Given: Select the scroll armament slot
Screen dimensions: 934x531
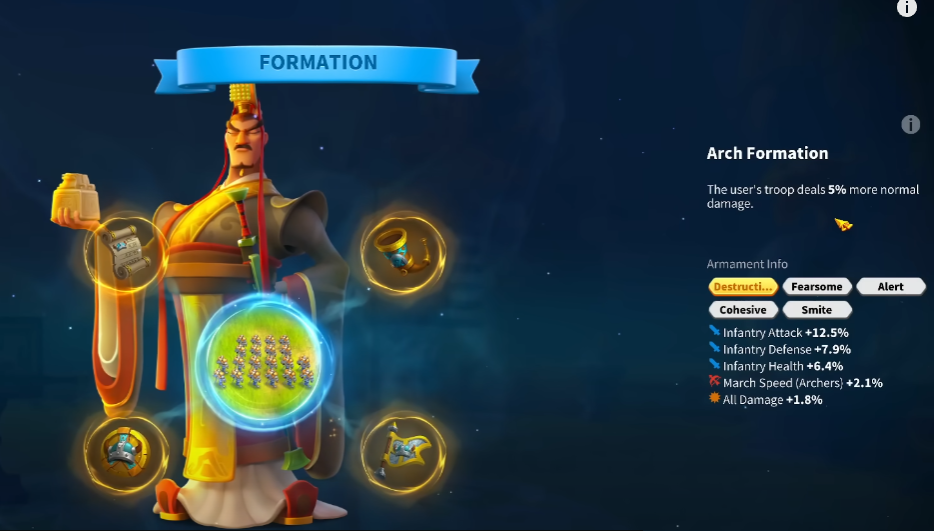Looking at the screenshot, I should pos(126,254).
